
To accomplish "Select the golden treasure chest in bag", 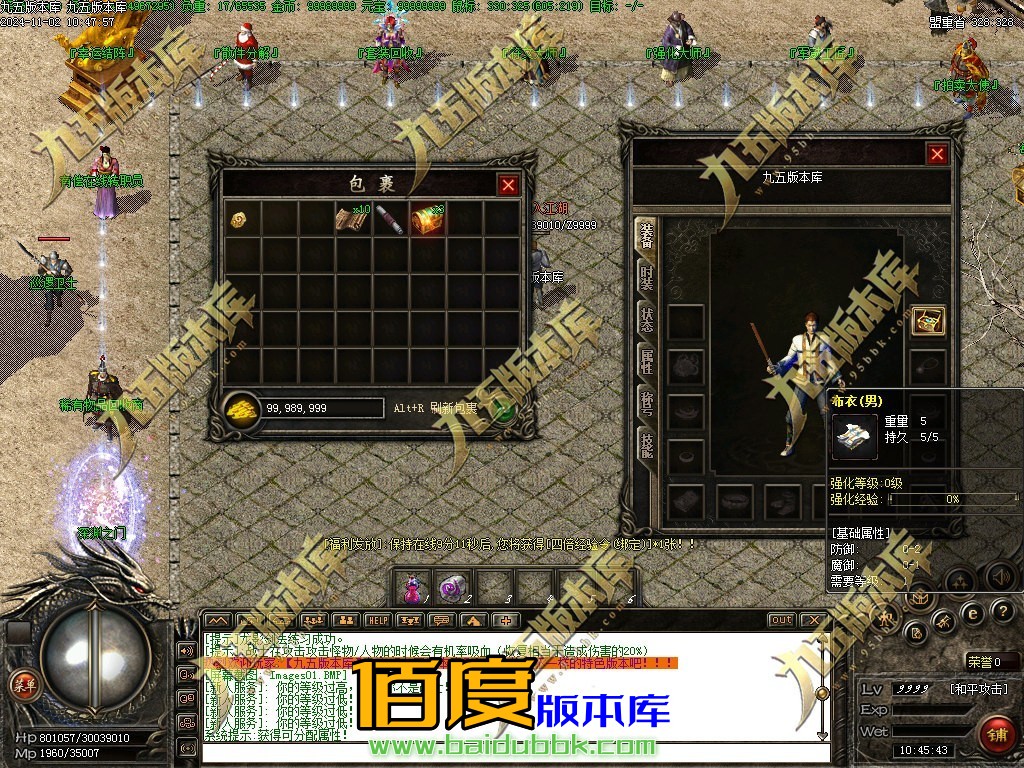I will pos(427,219).
